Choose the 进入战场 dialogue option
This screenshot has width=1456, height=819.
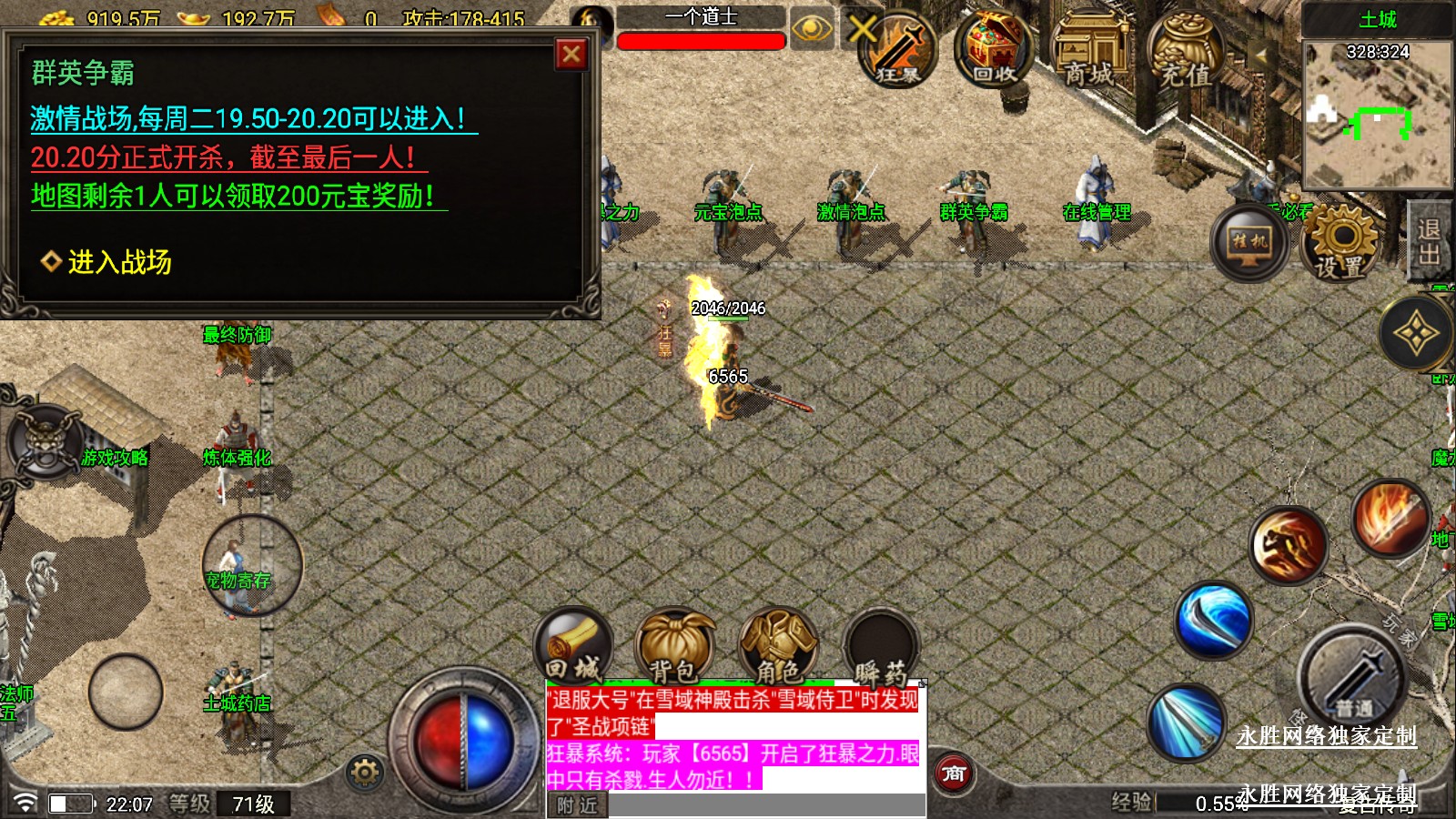[x=119, y=262]
